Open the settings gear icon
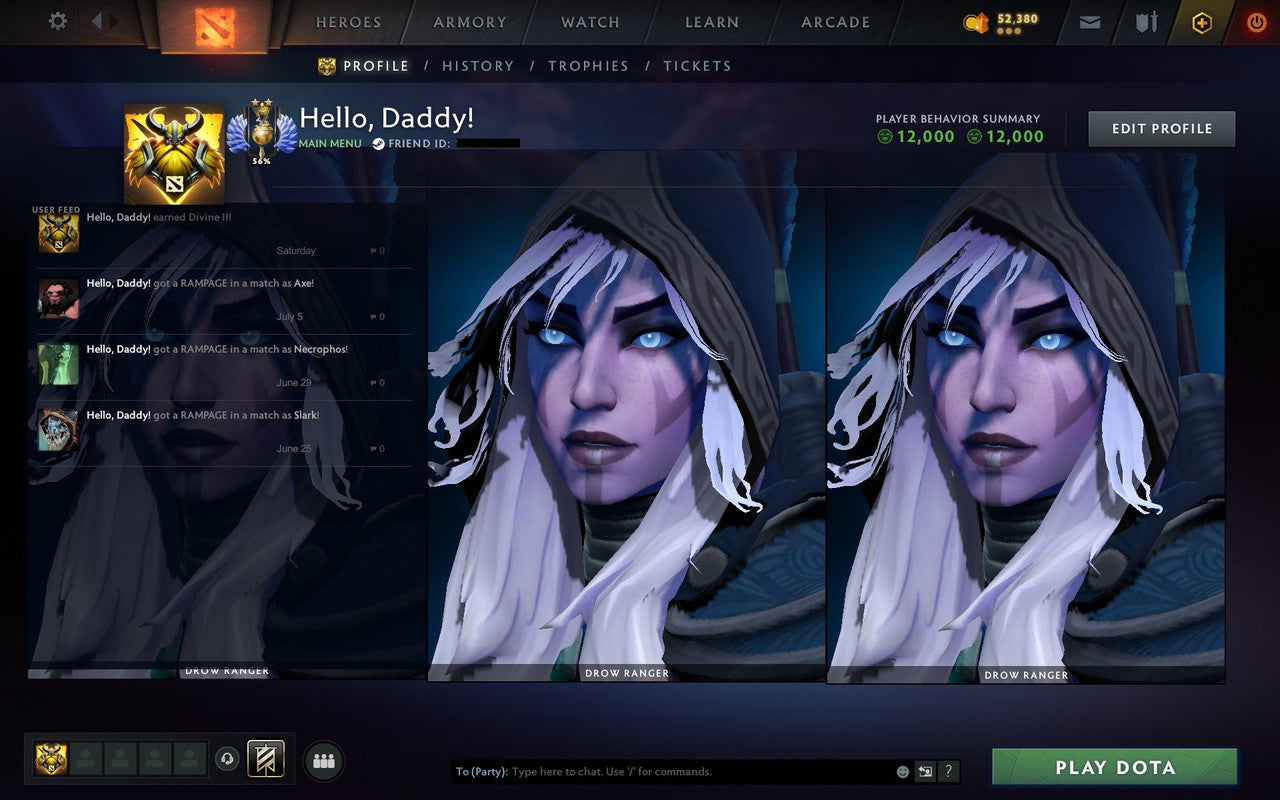 point(57,21)
